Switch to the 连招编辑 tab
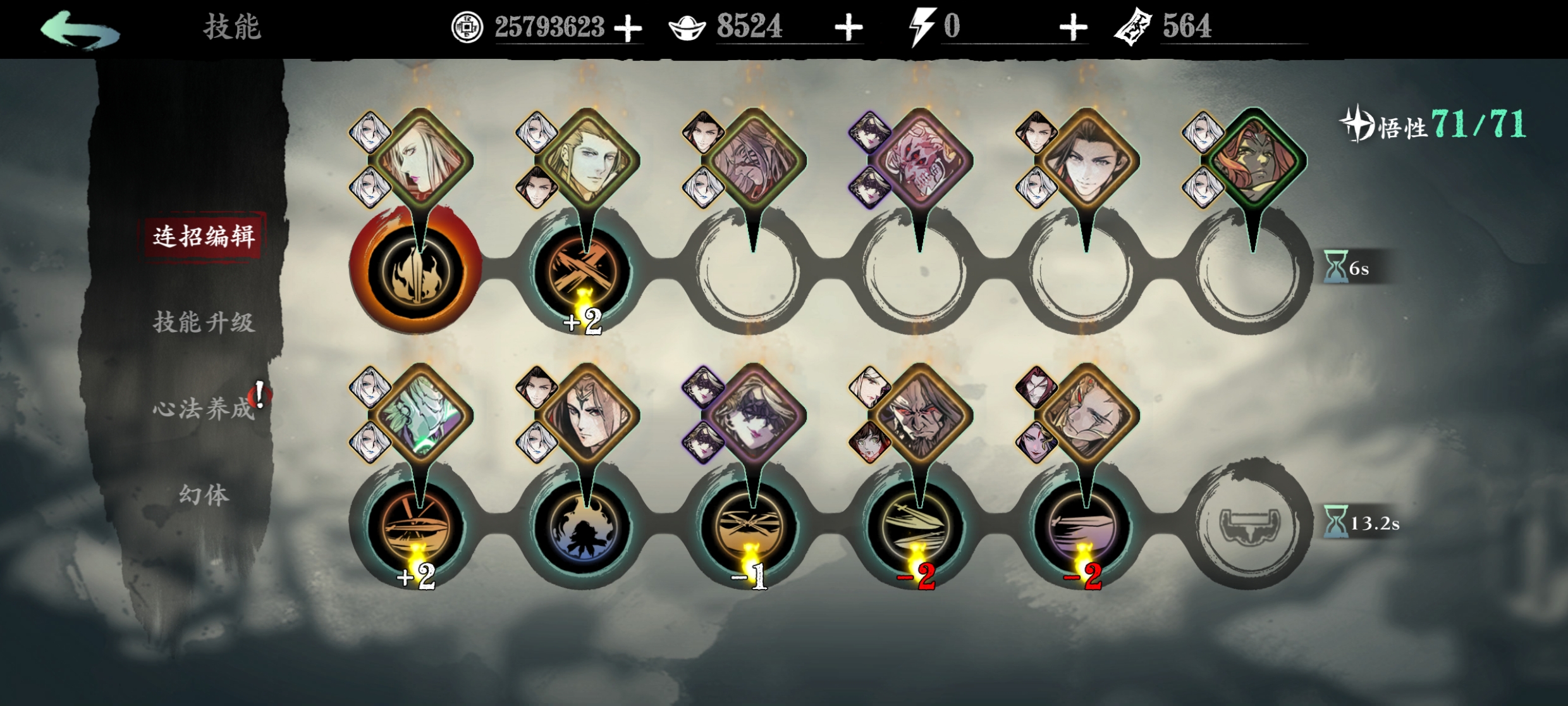Screen dimensions: 1568x706 click(203, 236)
